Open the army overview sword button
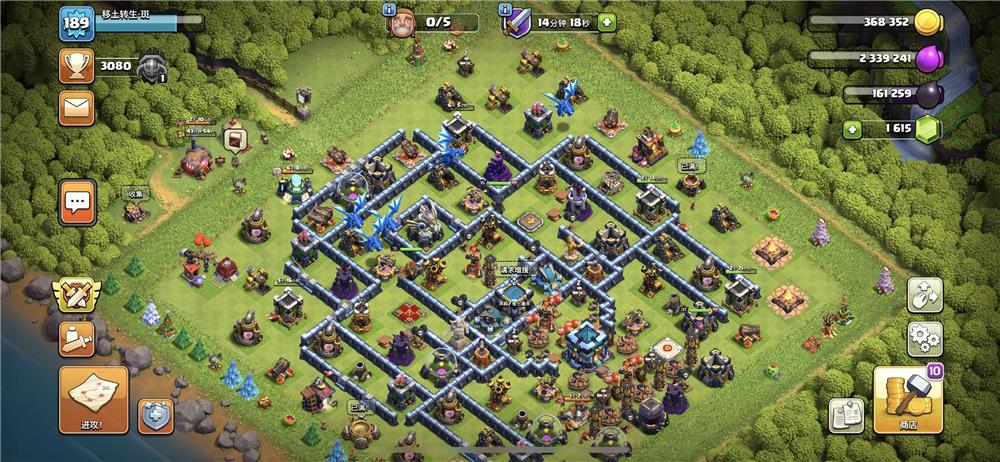The height and width of the screenshot is (462, 1000). click(76, 338)
